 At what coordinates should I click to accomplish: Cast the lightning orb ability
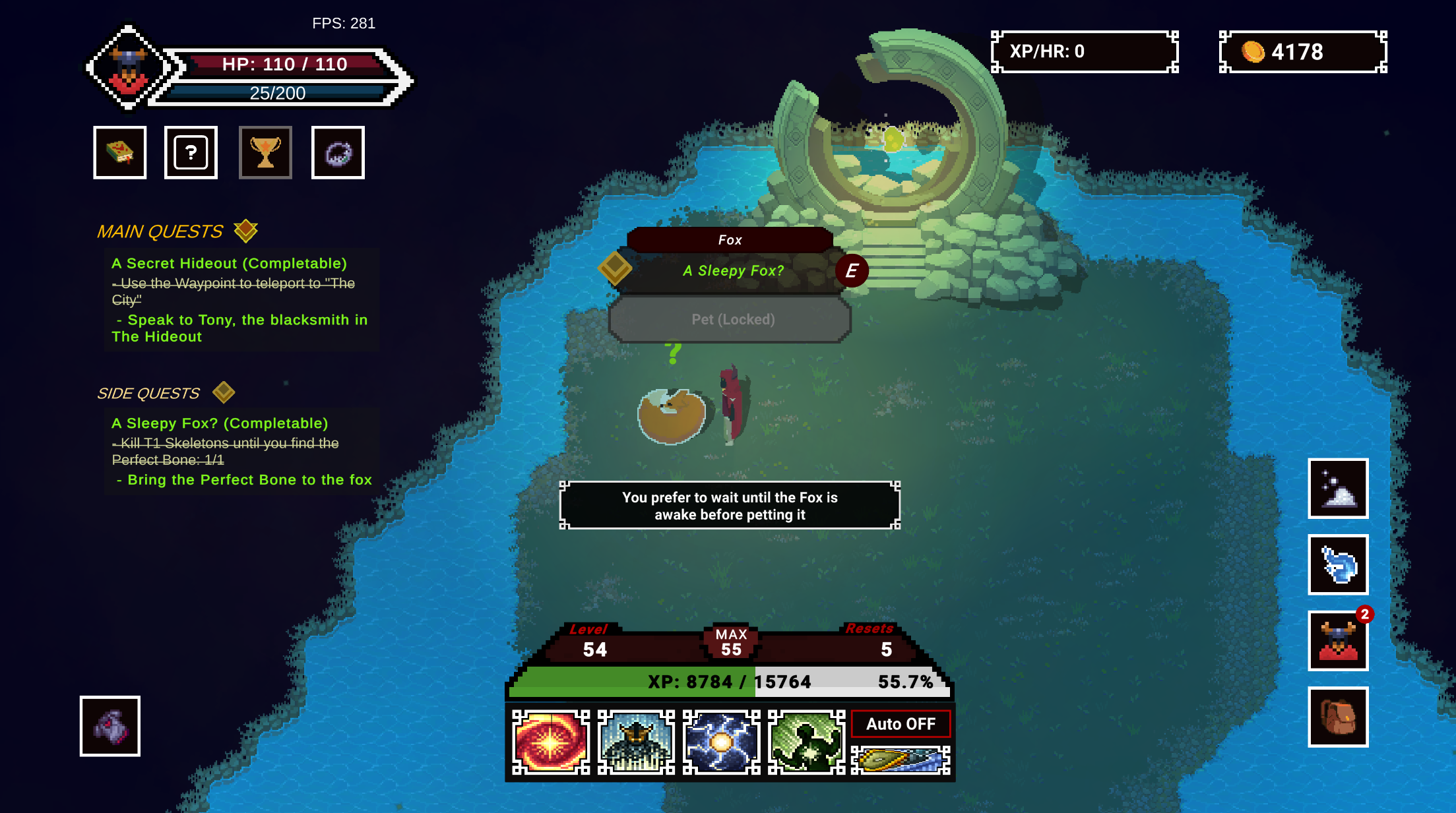721,742
